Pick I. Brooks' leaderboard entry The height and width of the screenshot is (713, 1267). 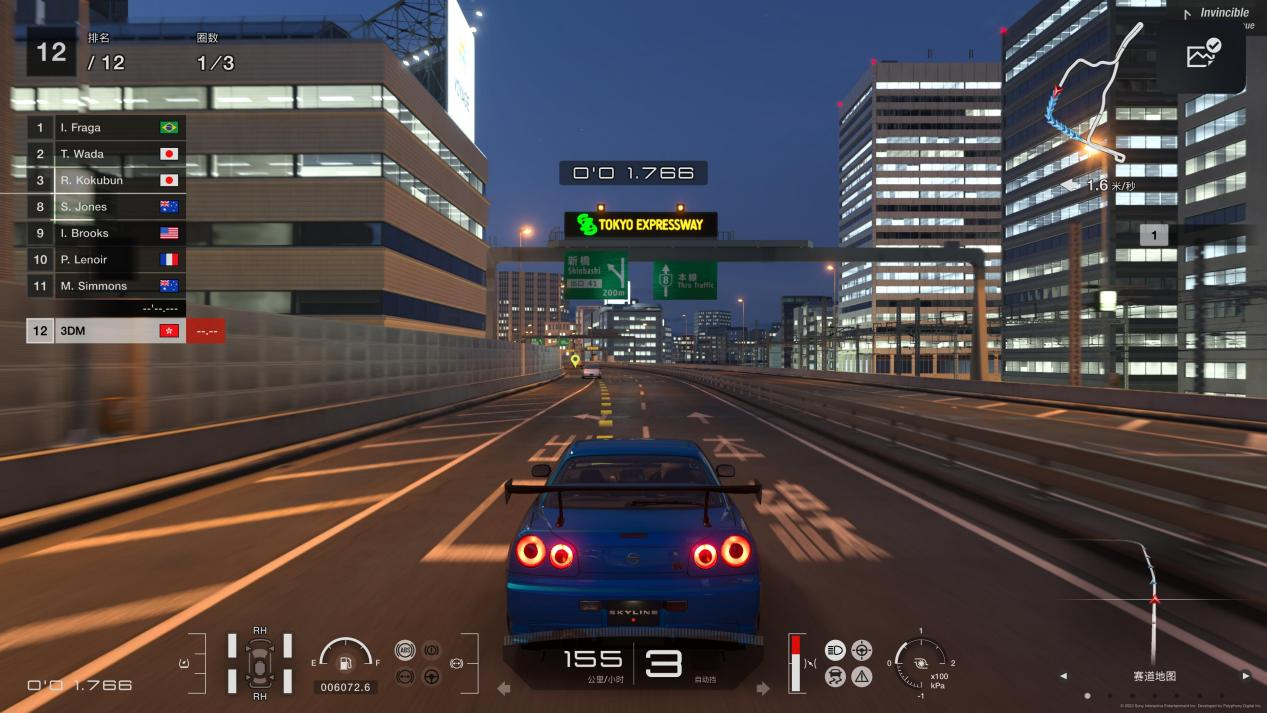point(105,233)
